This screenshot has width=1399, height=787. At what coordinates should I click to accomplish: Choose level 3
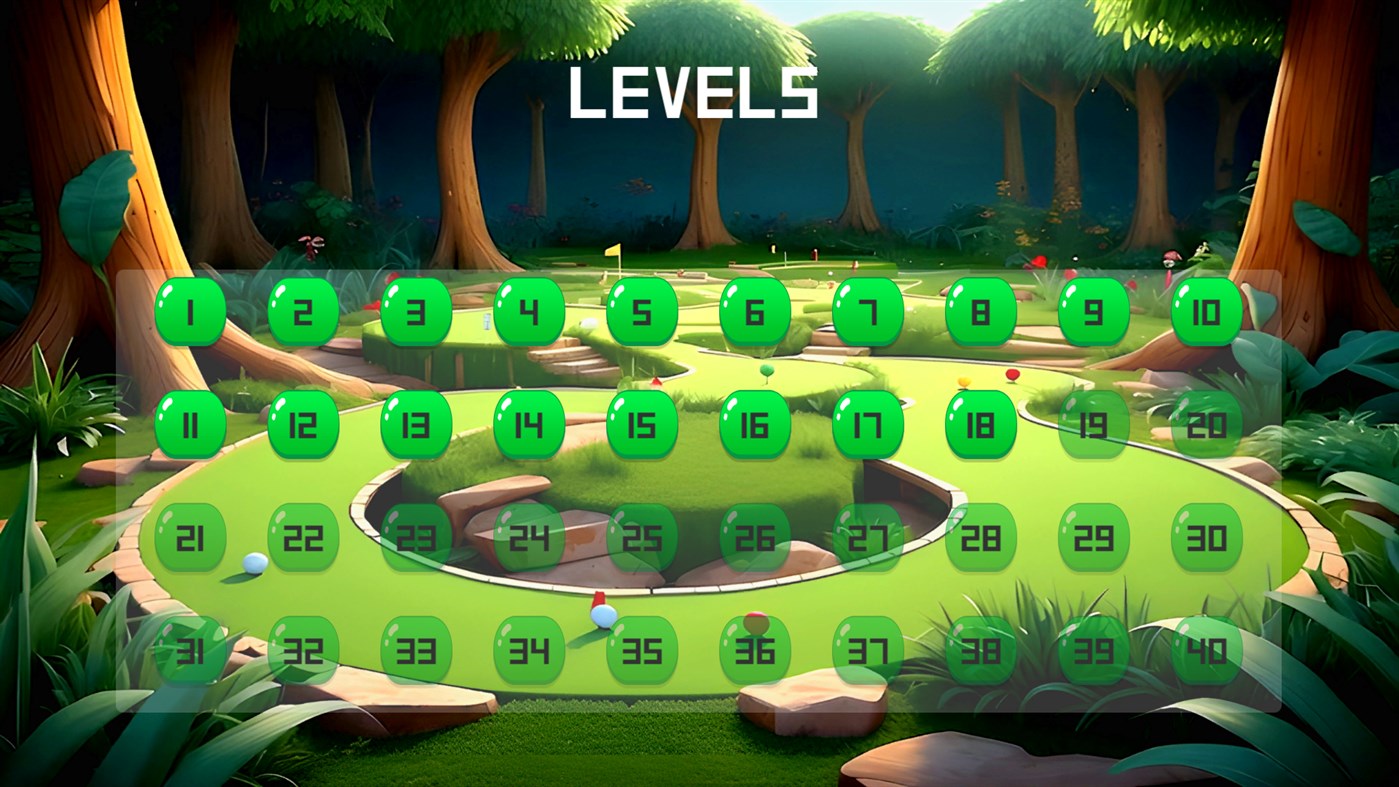coord(416,312)
